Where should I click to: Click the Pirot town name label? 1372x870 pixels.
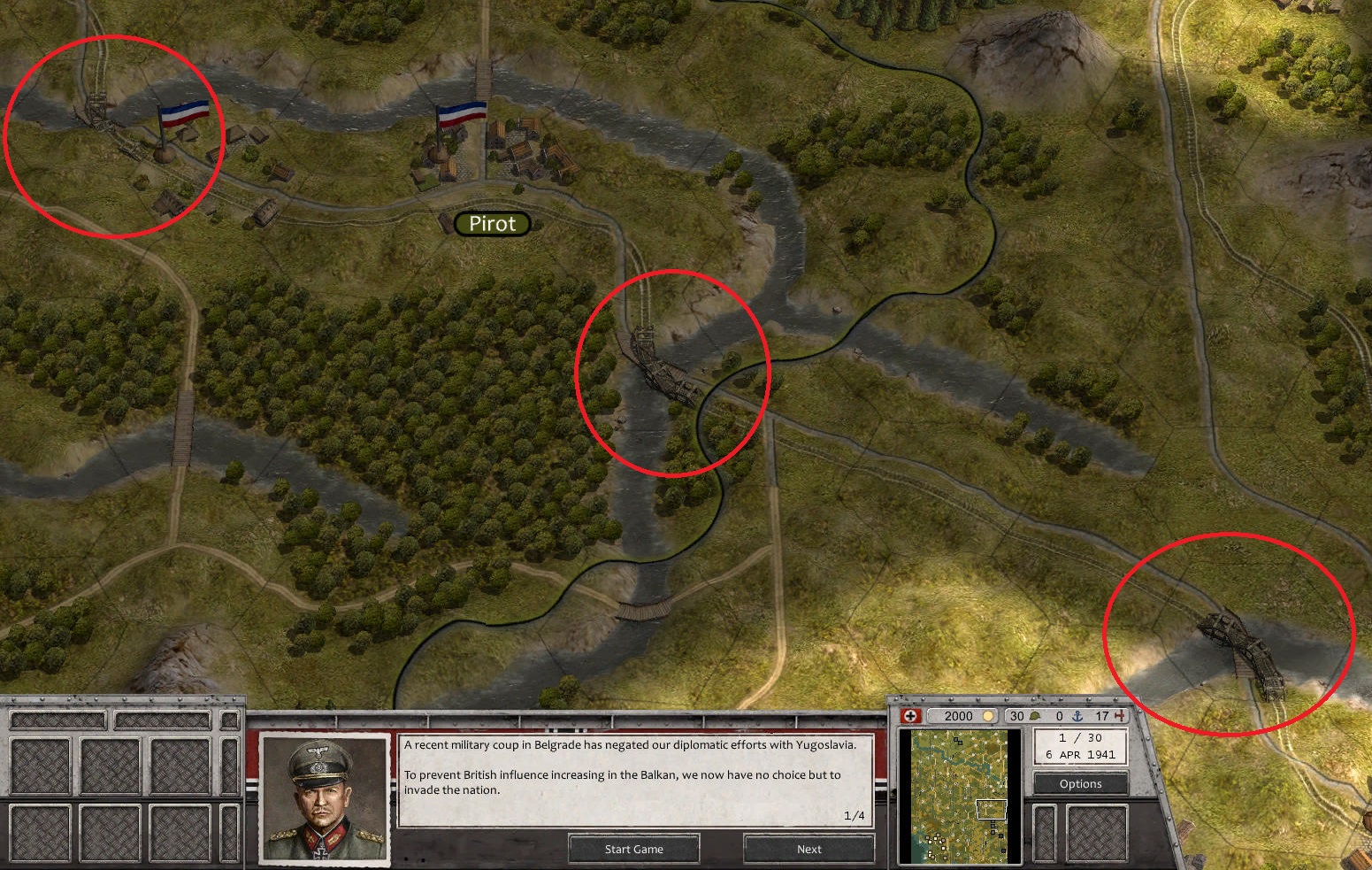point(492,224)
